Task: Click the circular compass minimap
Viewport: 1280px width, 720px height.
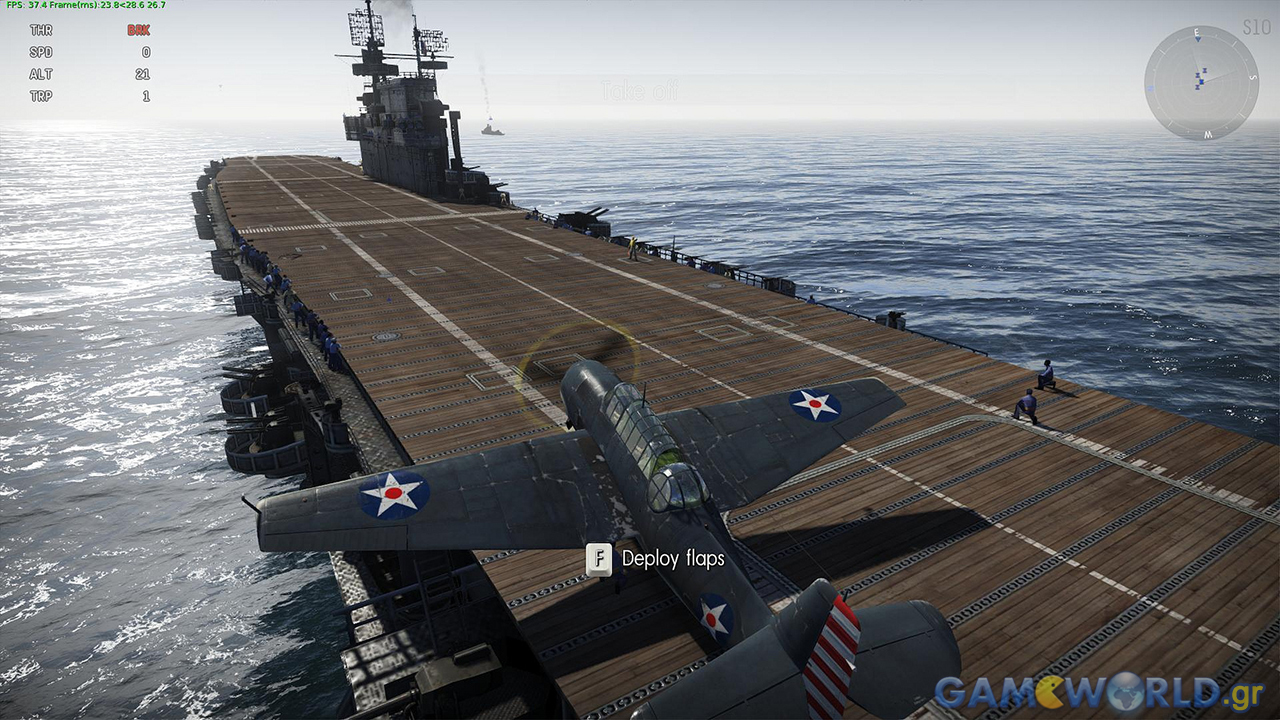Action: tap(1201, 82)
